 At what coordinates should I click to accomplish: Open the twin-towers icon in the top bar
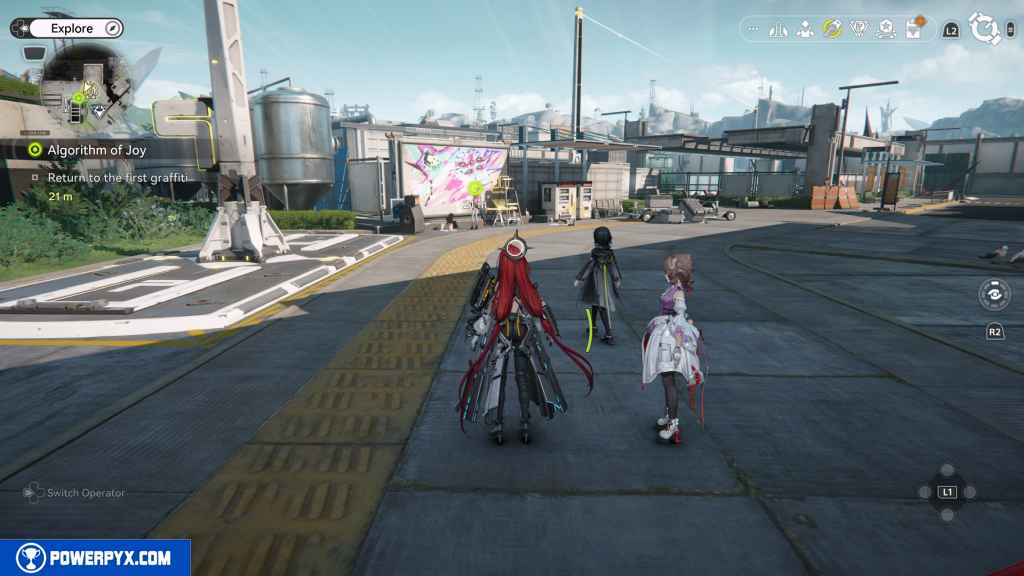point(778,29)
